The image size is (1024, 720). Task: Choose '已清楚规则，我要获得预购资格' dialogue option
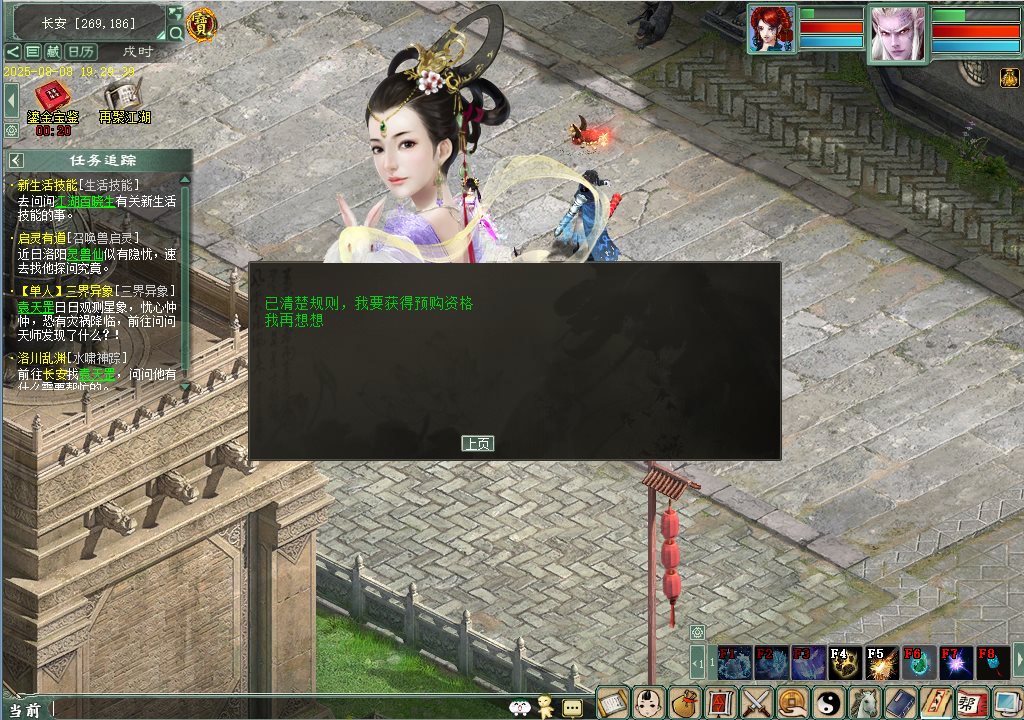(369, 303)
